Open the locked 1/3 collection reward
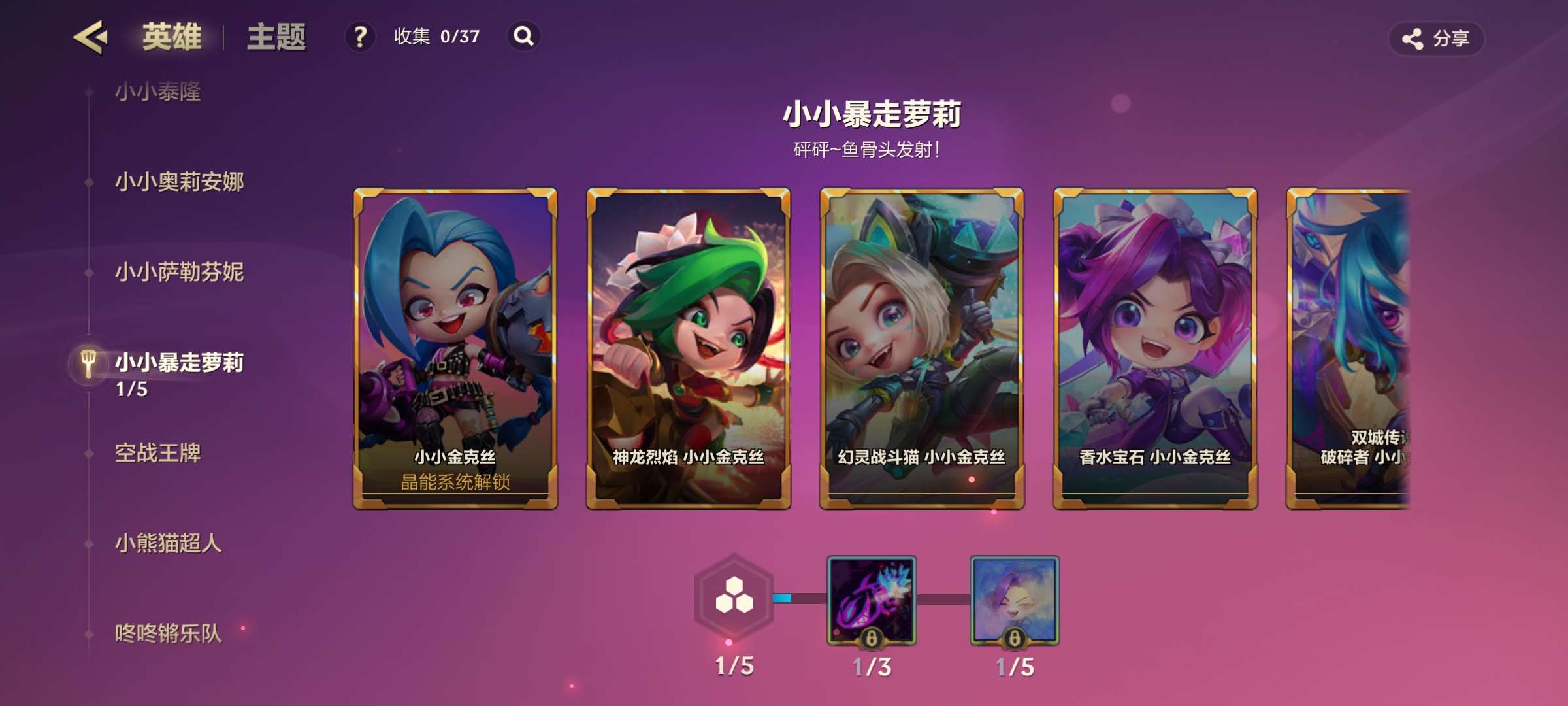 coord(872,601)
